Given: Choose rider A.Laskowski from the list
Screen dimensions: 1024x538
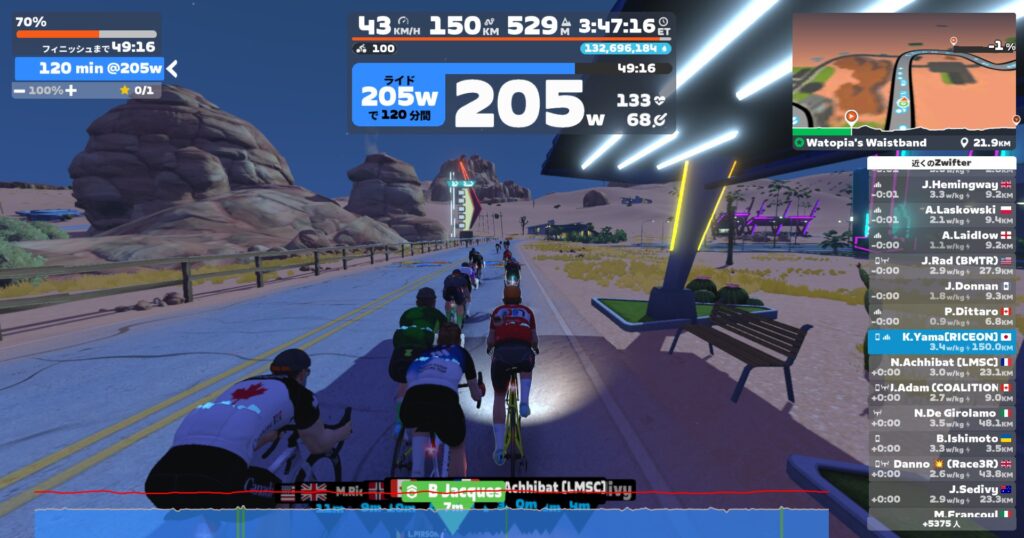Looking at the screenshot, I should click(x=941, y=215).
